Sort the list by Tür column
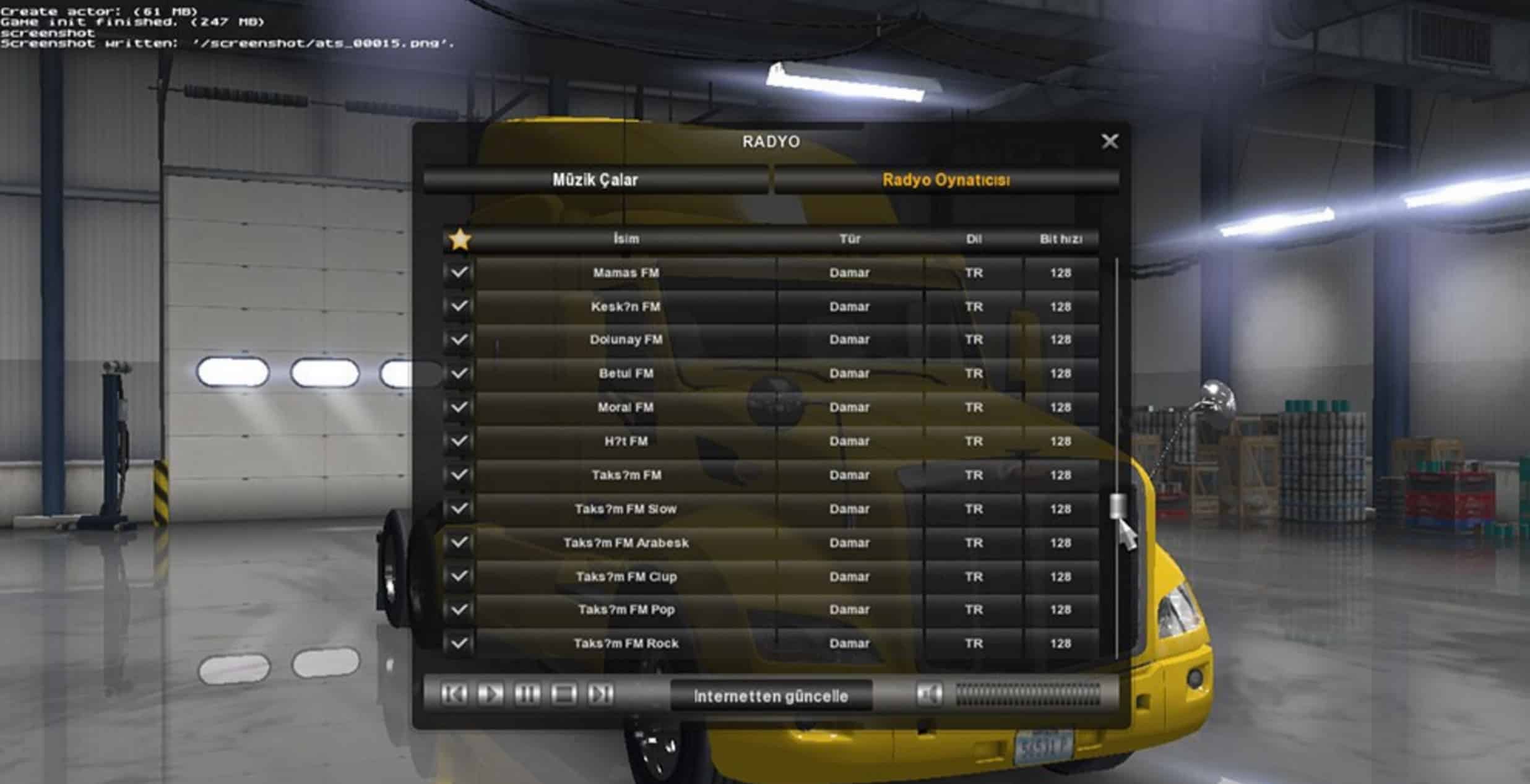Image resolution: width=1530 pixels, height=784 pixels. click(x=849, y=239)
